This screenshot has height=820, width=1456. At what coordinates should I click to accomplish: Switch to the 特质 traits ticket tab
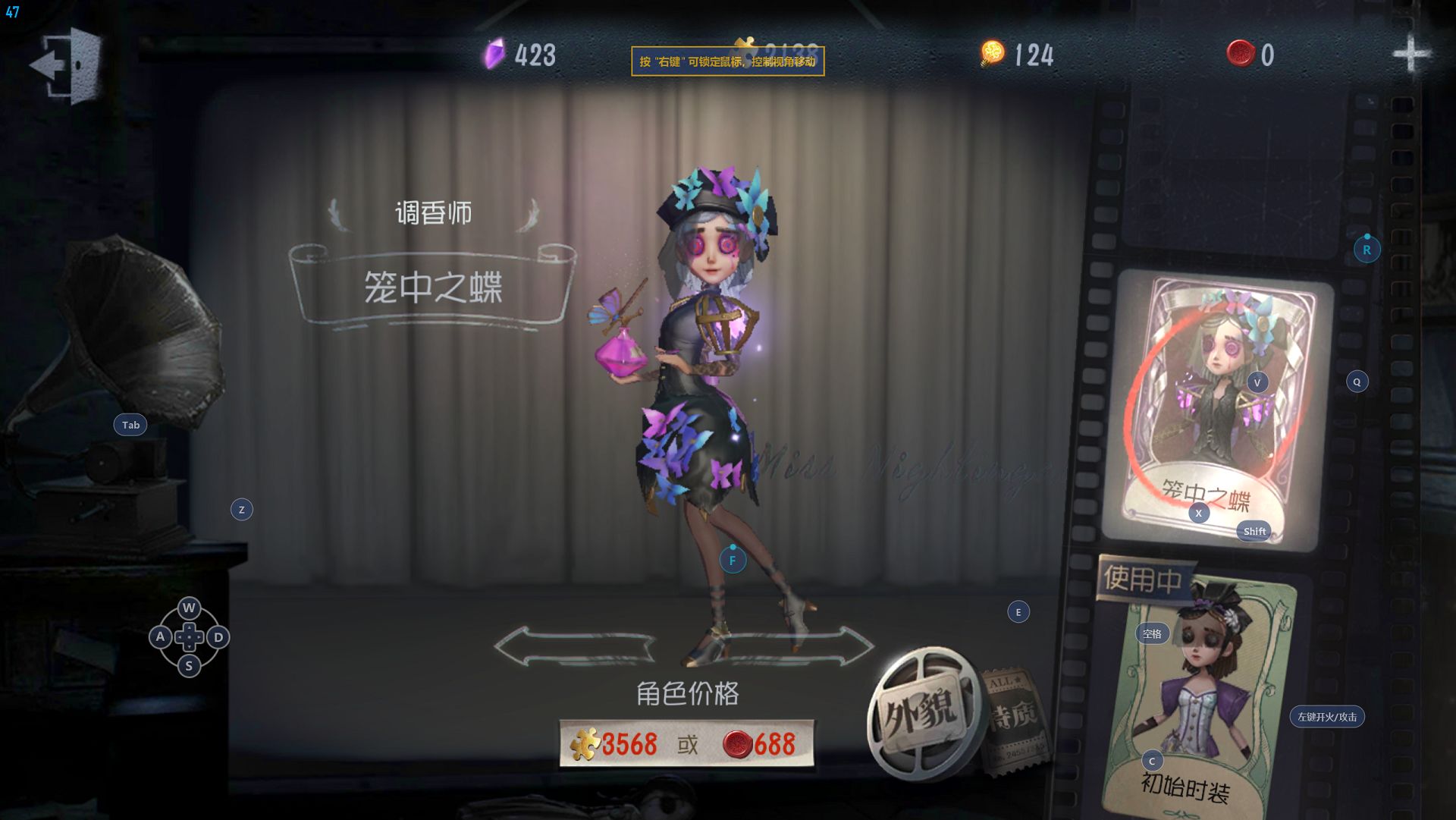(x=1014, y=718)
